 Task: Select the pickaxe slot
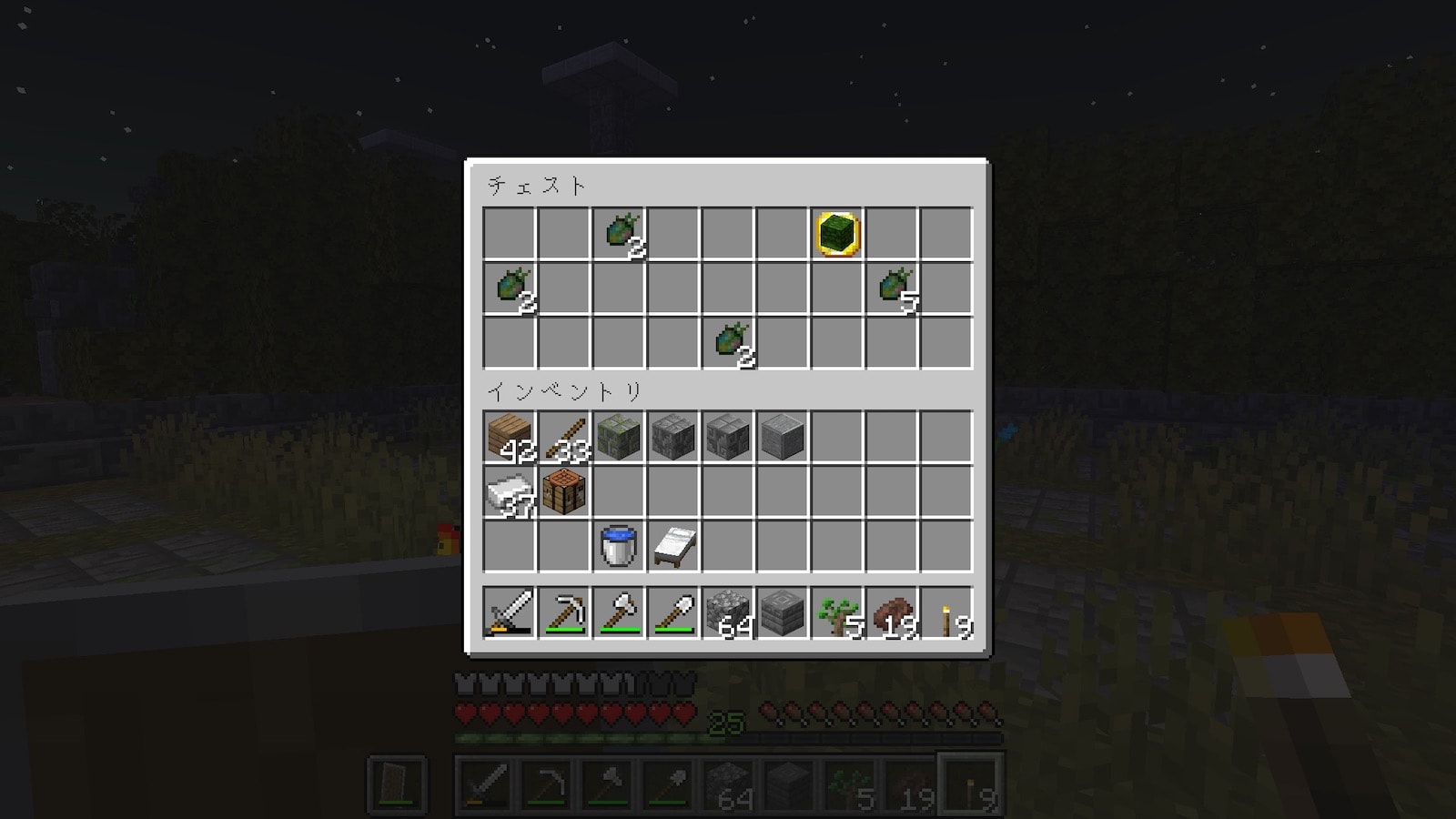coord(564,612)
